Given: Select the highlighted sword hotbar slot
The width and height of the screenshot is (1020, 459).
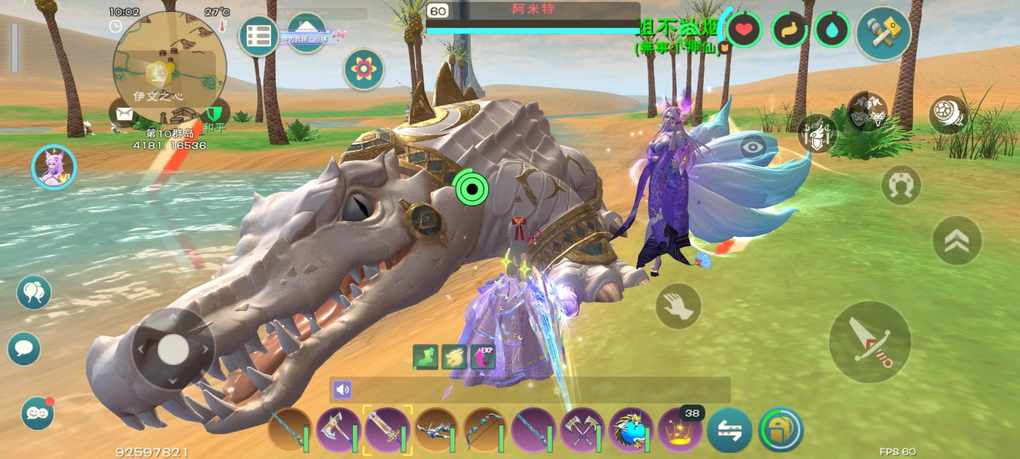Looking at the screenshot, I should click(387, 430).
